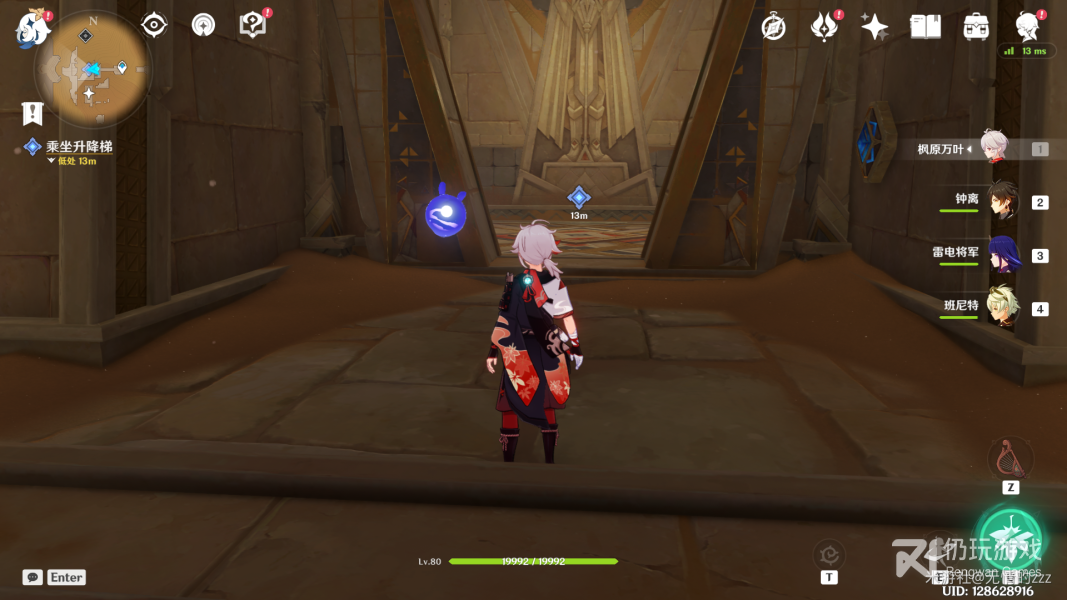Use the lyre gadget

click(1010, 459)
